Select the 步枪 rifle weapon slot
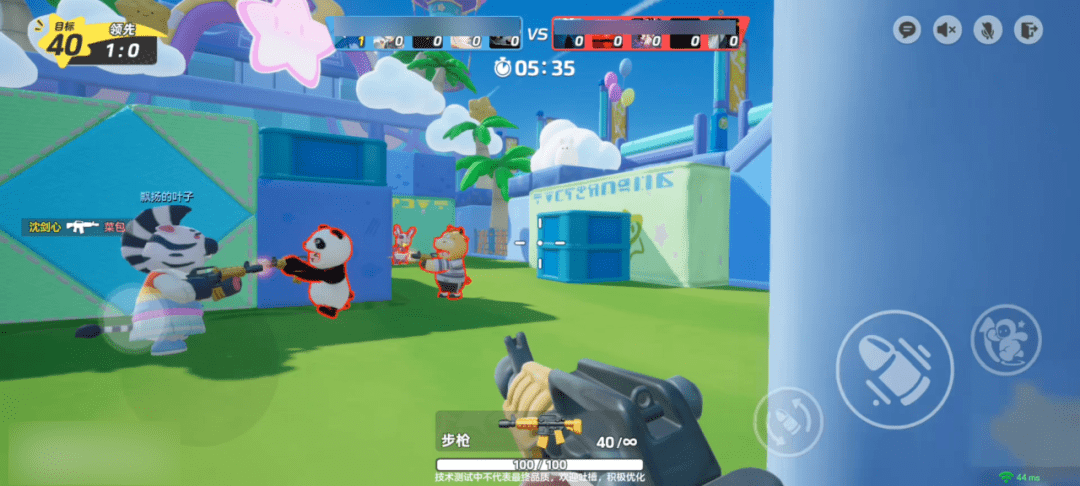 click(540, 433)
